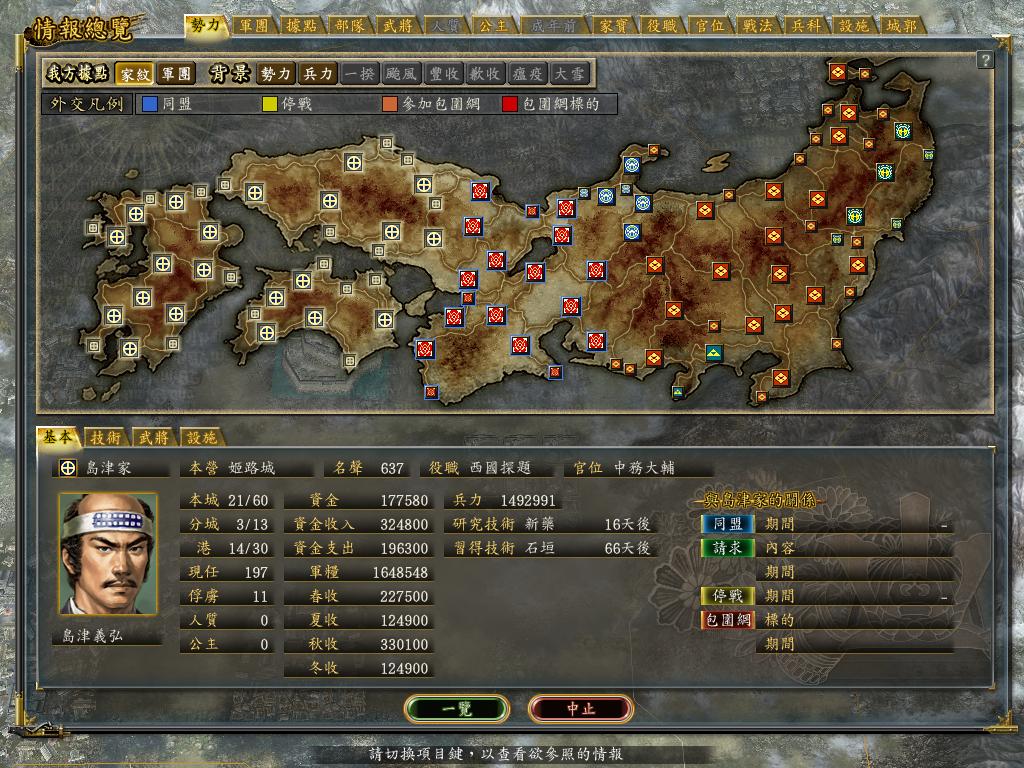This screenshot has height=768, width=1024.
Task: Select the 家寶 tab
Action: (x=614, y=25)
